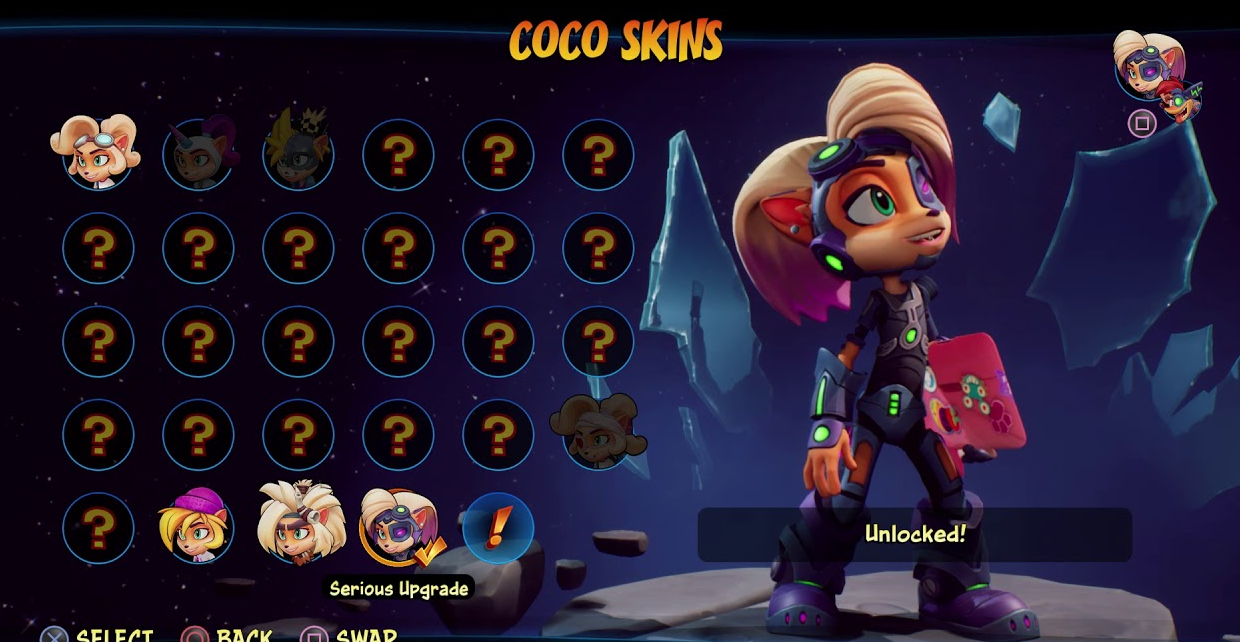Select the default Coco skin with goggles

pyautogui.click(x=97, y=152)
